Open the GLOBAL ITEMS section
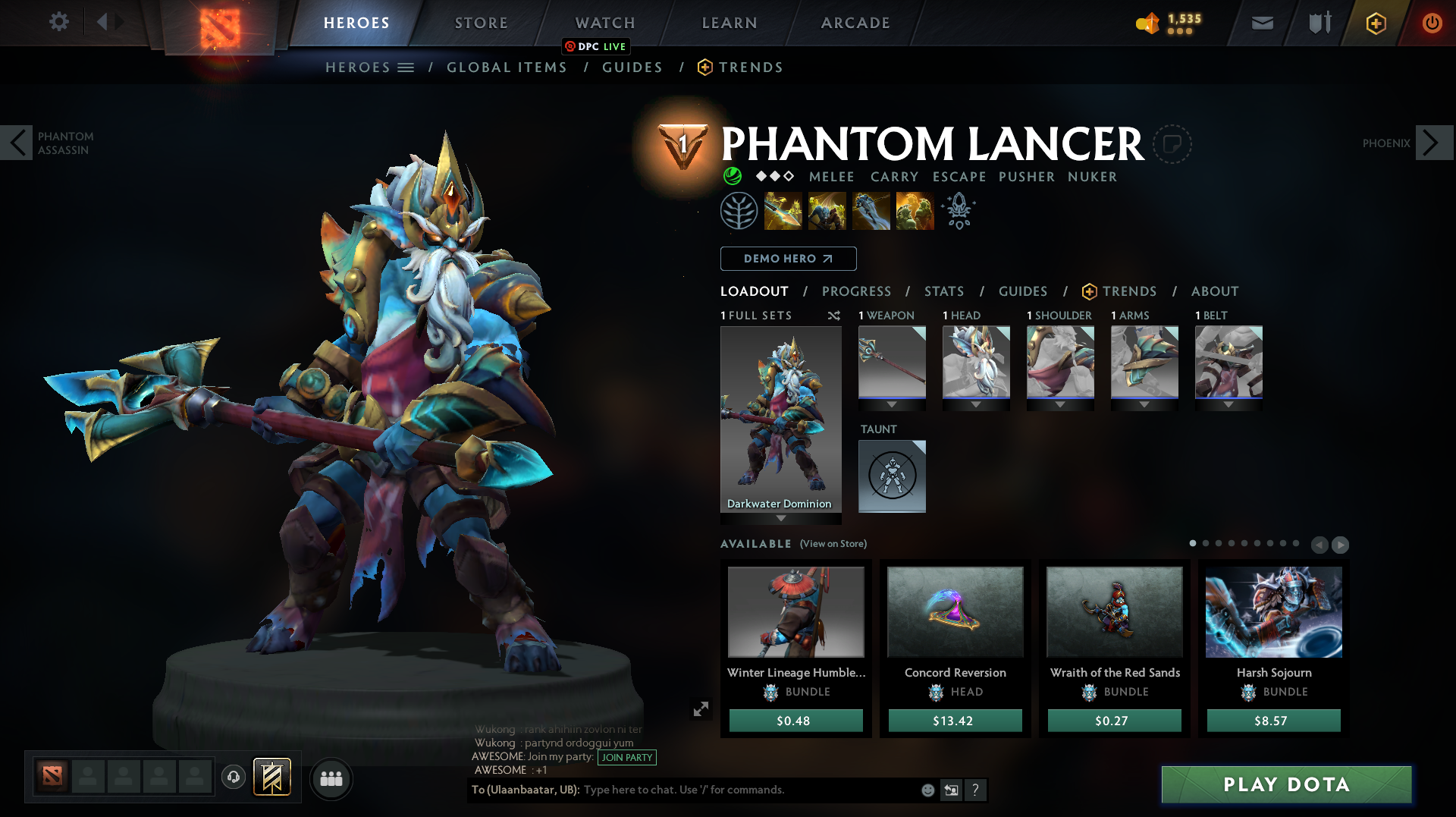 tap(507, 68)
